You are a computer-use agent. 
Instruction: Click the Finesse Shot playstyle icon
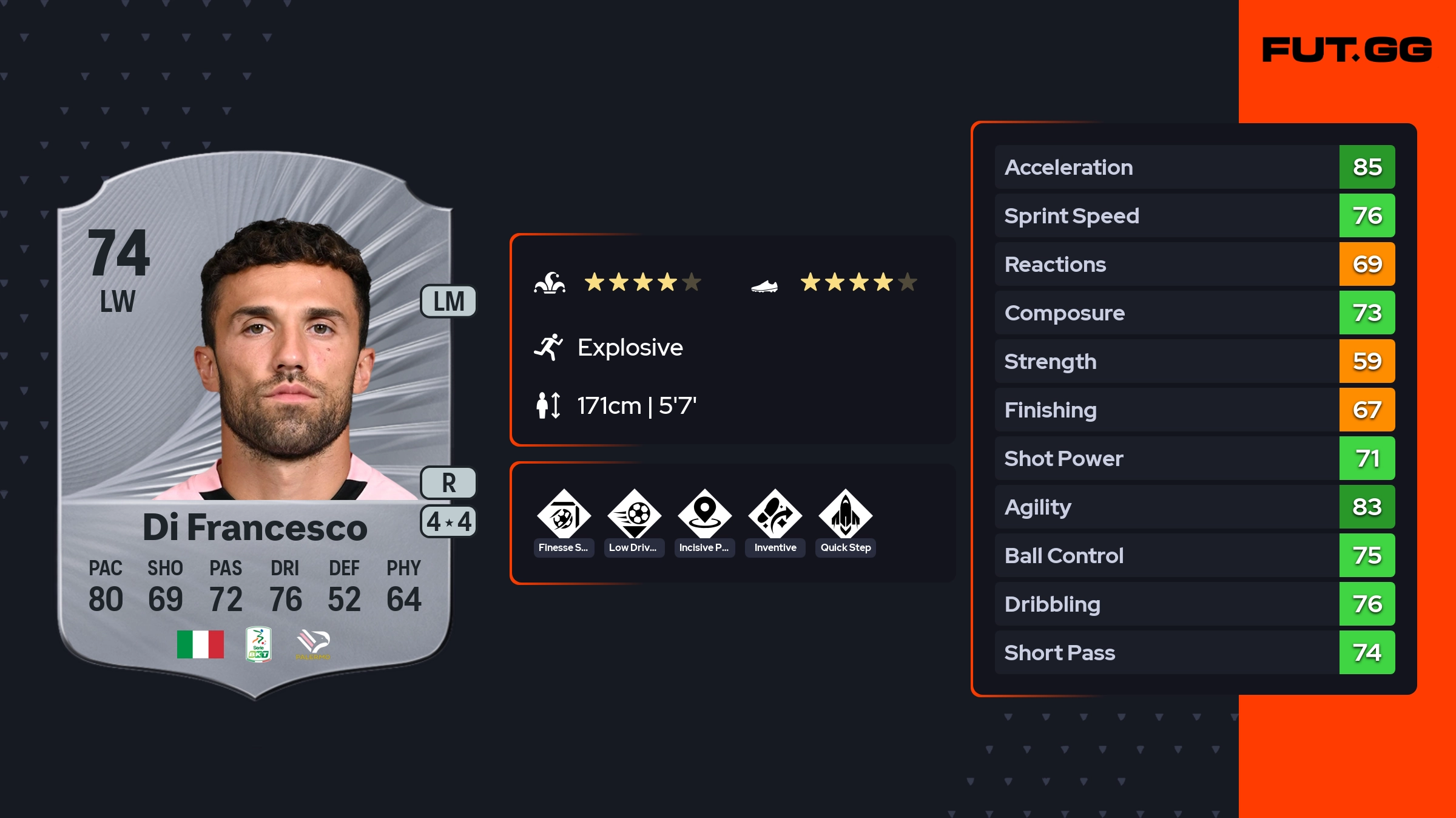pyautogui.click(x=564, y=515)
